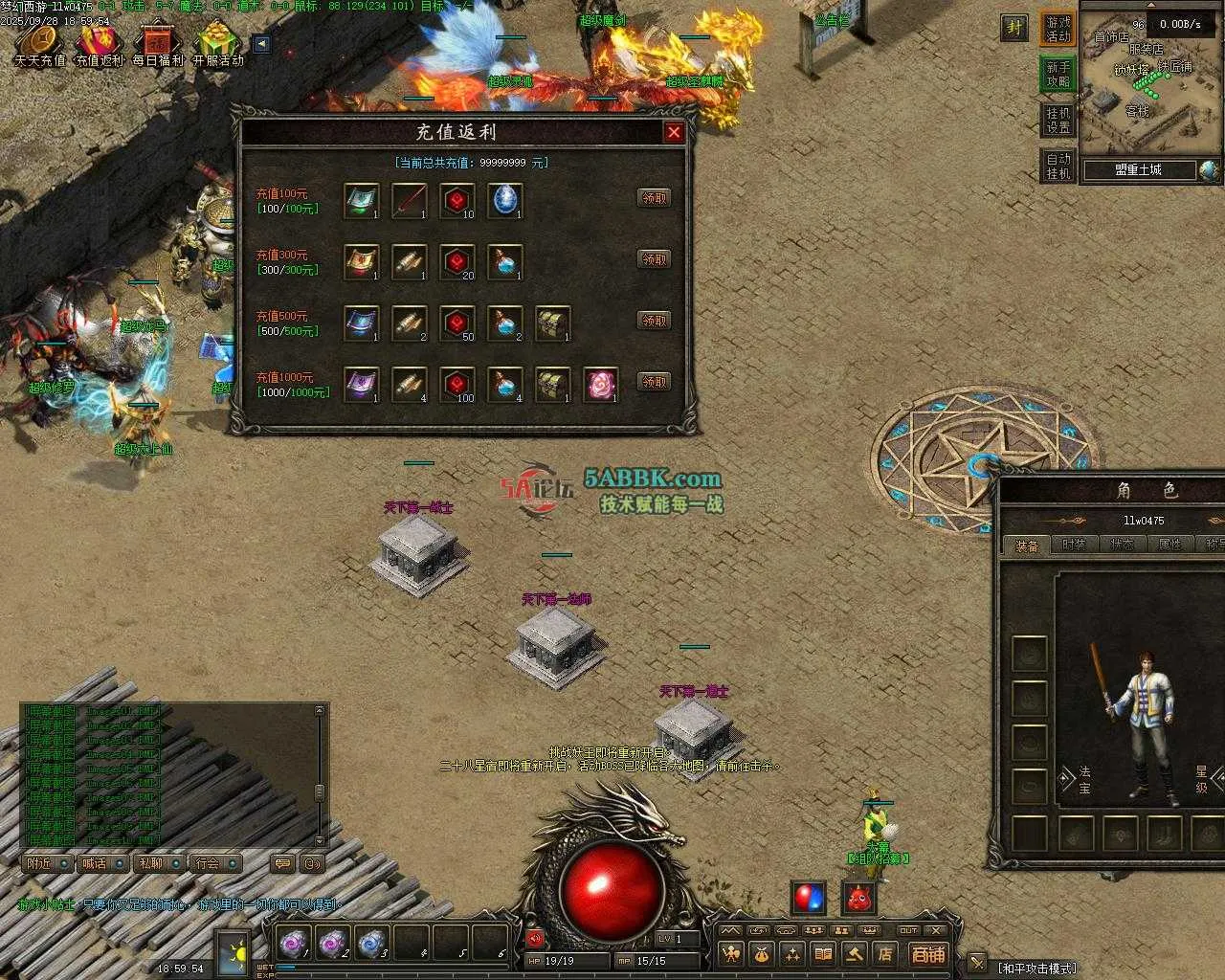Use the purple swirl item in hotbar slot 1
Viewport: 1225px width, 980px height.
click(294, 944)
